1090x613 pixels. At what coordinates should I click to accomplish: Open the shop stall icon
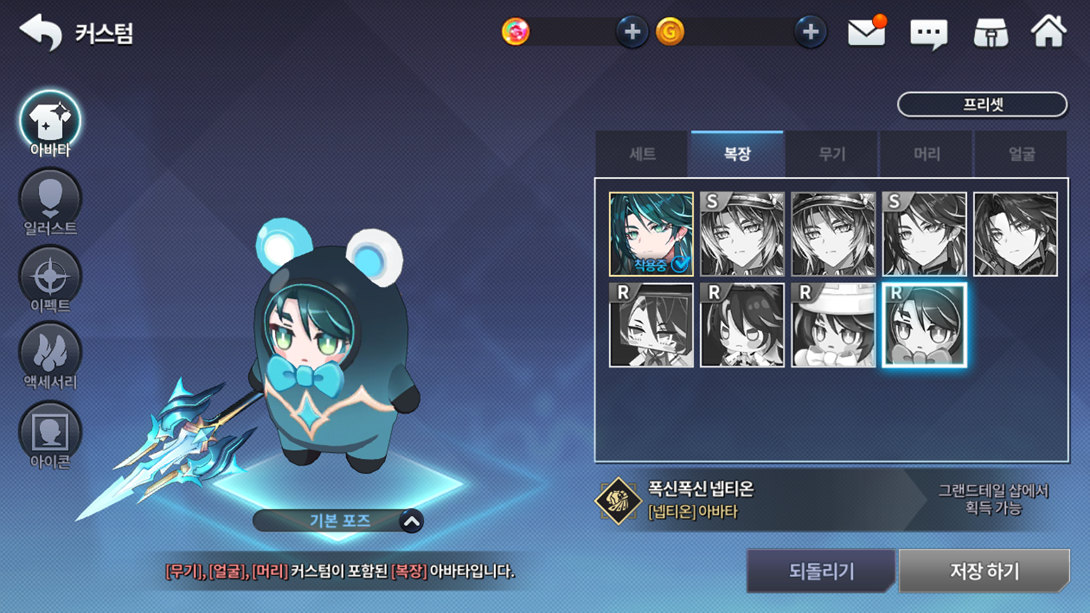click(x=990, y=33)
